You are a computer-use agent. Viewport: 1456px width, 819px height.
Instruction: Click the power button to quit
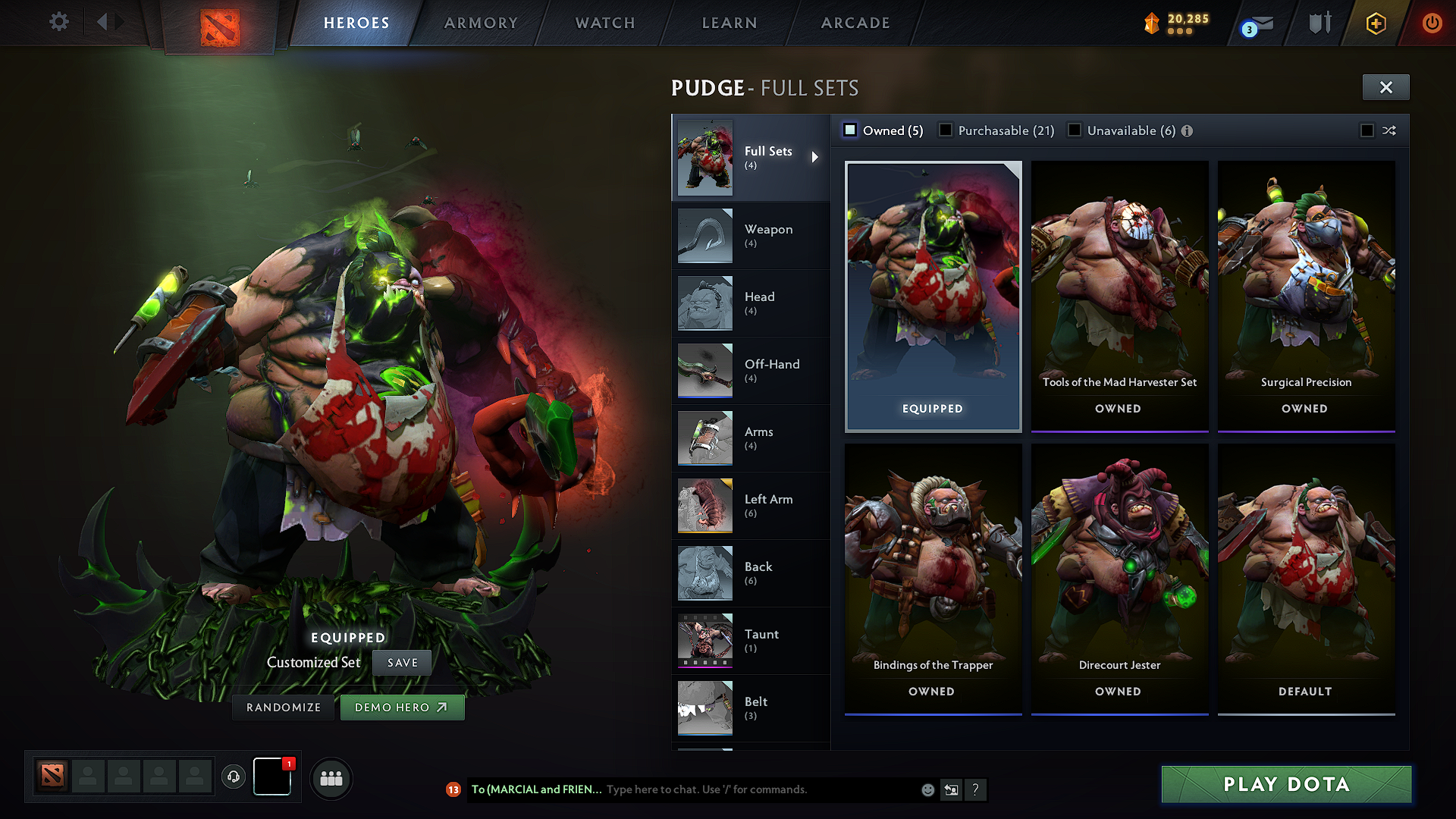coord(1432,23)
